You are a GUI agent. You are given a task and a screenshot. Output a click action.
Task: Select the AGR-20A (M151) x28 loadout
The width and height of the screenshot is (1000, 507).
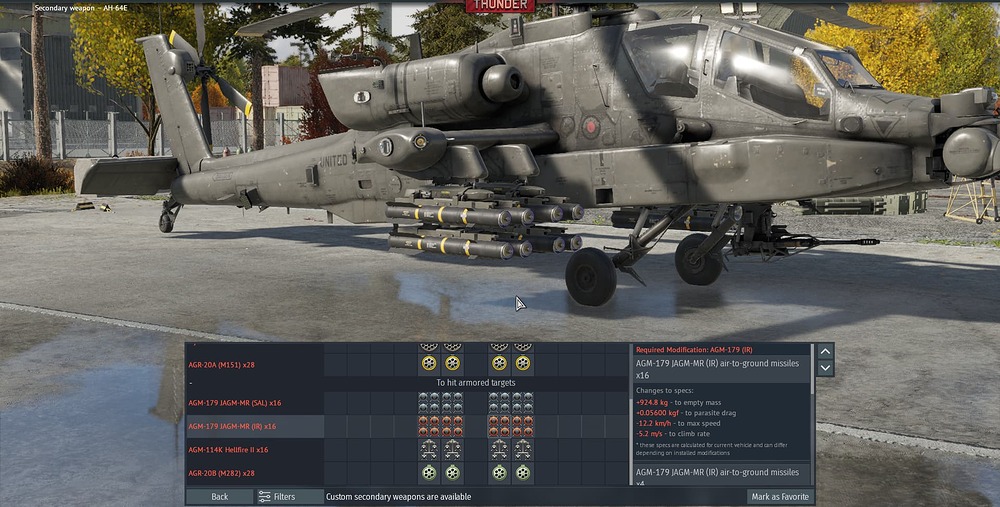click(222, 364)
